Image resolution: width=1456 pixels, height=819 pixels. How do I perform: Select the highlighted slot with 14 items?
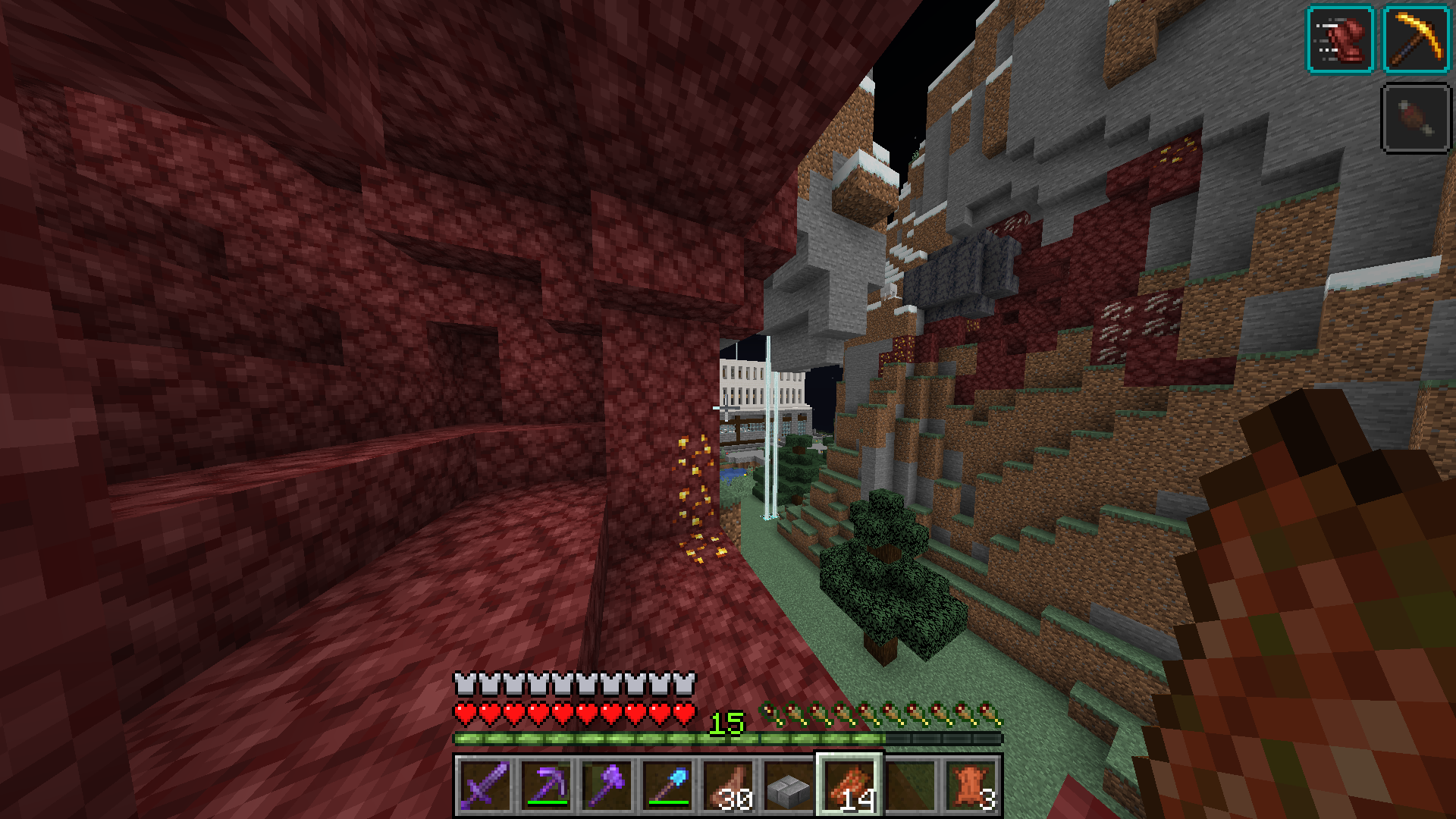(849, 785)
